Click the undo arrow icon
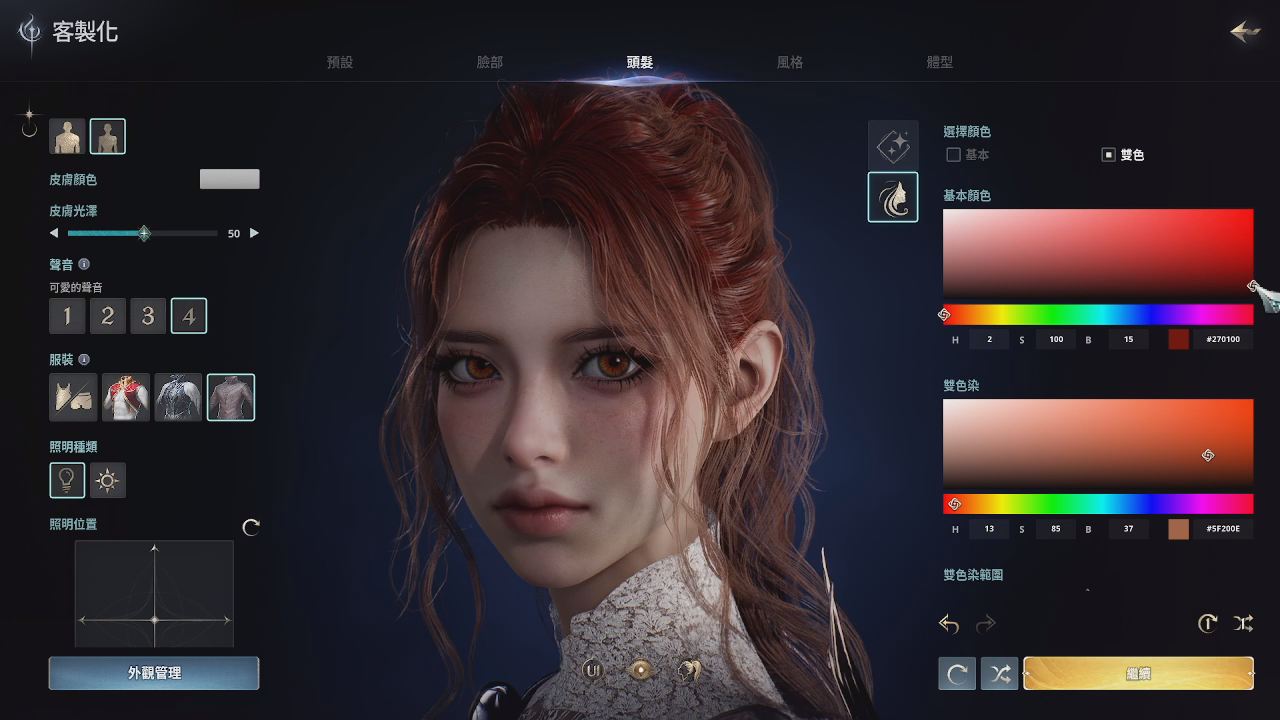 pos(948,623)
